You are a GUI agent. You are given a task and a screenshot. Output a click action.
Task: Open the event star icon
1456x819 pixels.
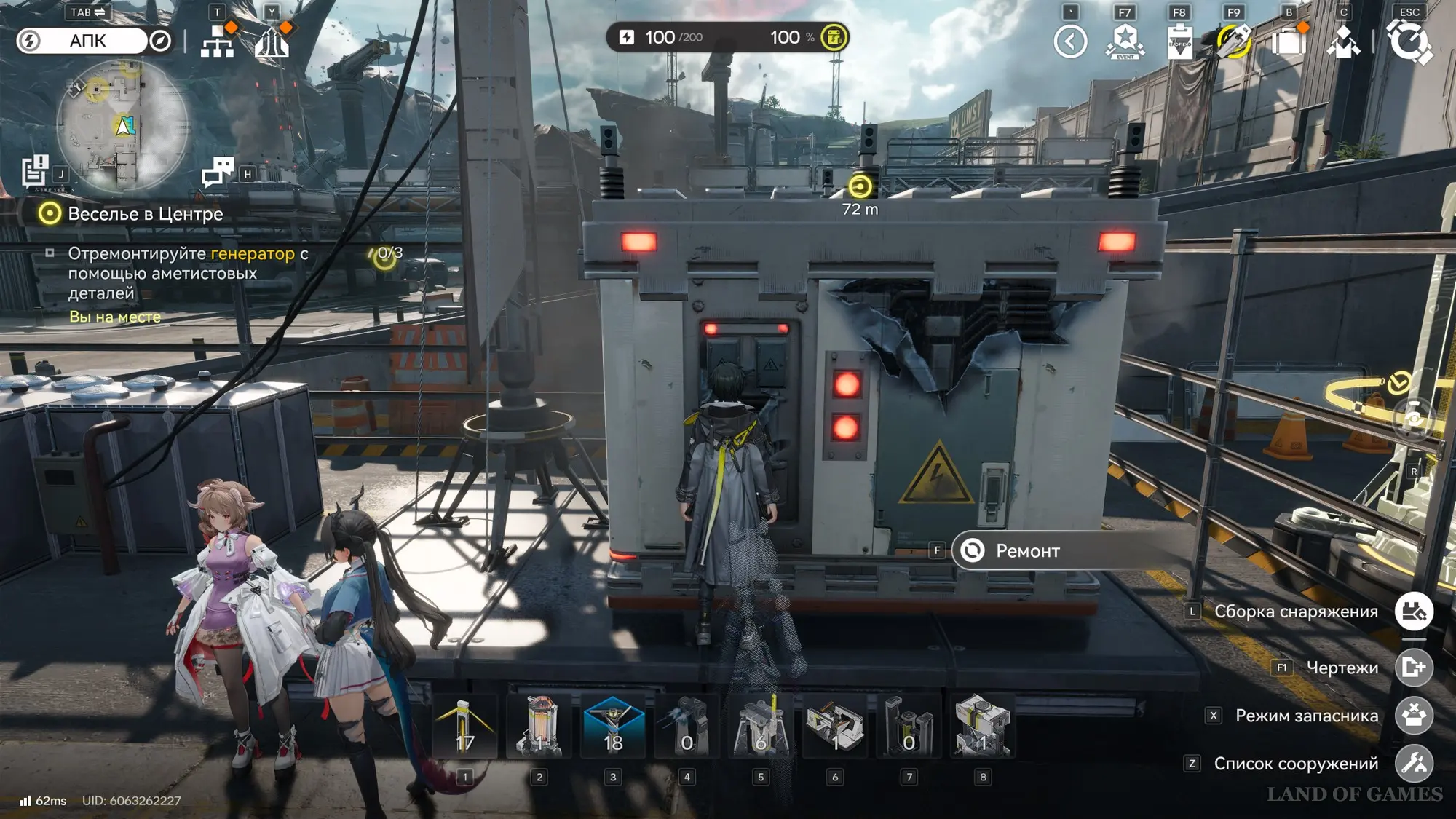(1125, 41)
